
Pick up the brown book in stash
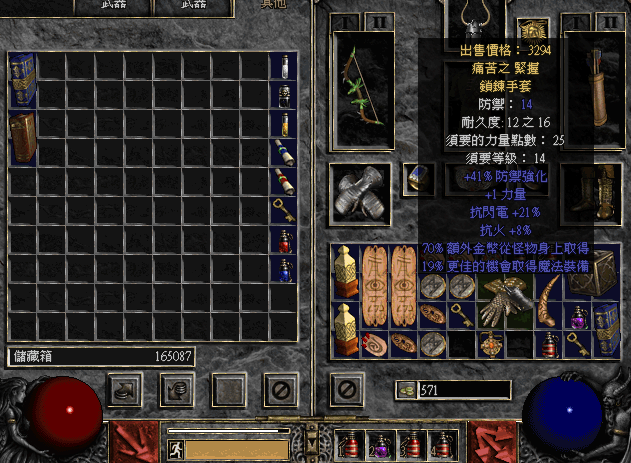(x=23, y=139)
